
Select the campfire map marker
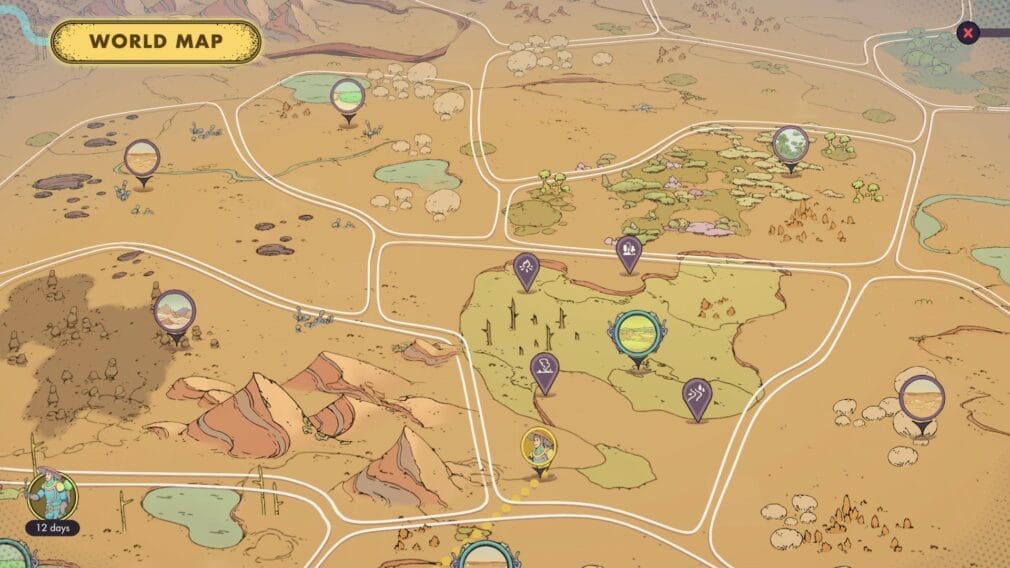coord(526,267)
